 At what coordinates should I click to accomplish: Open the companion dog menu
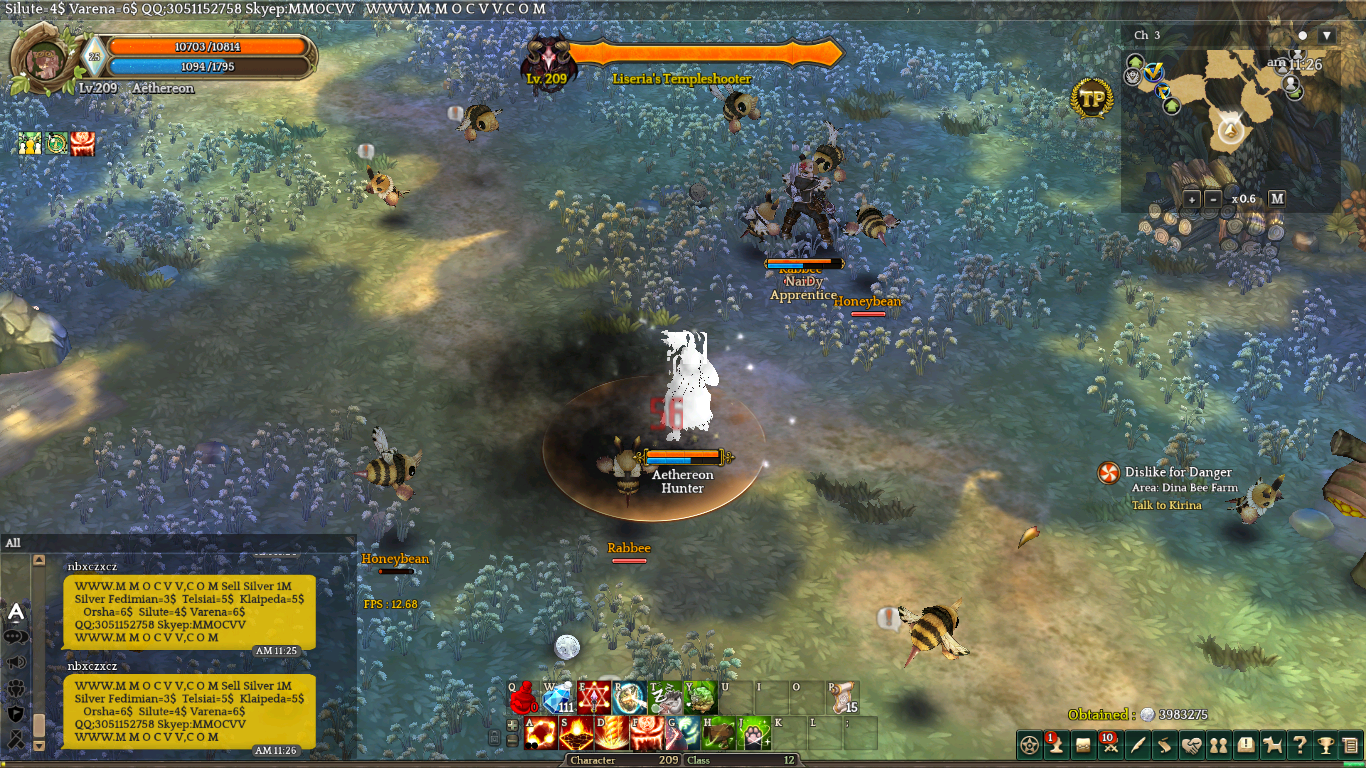[1273, 745]
